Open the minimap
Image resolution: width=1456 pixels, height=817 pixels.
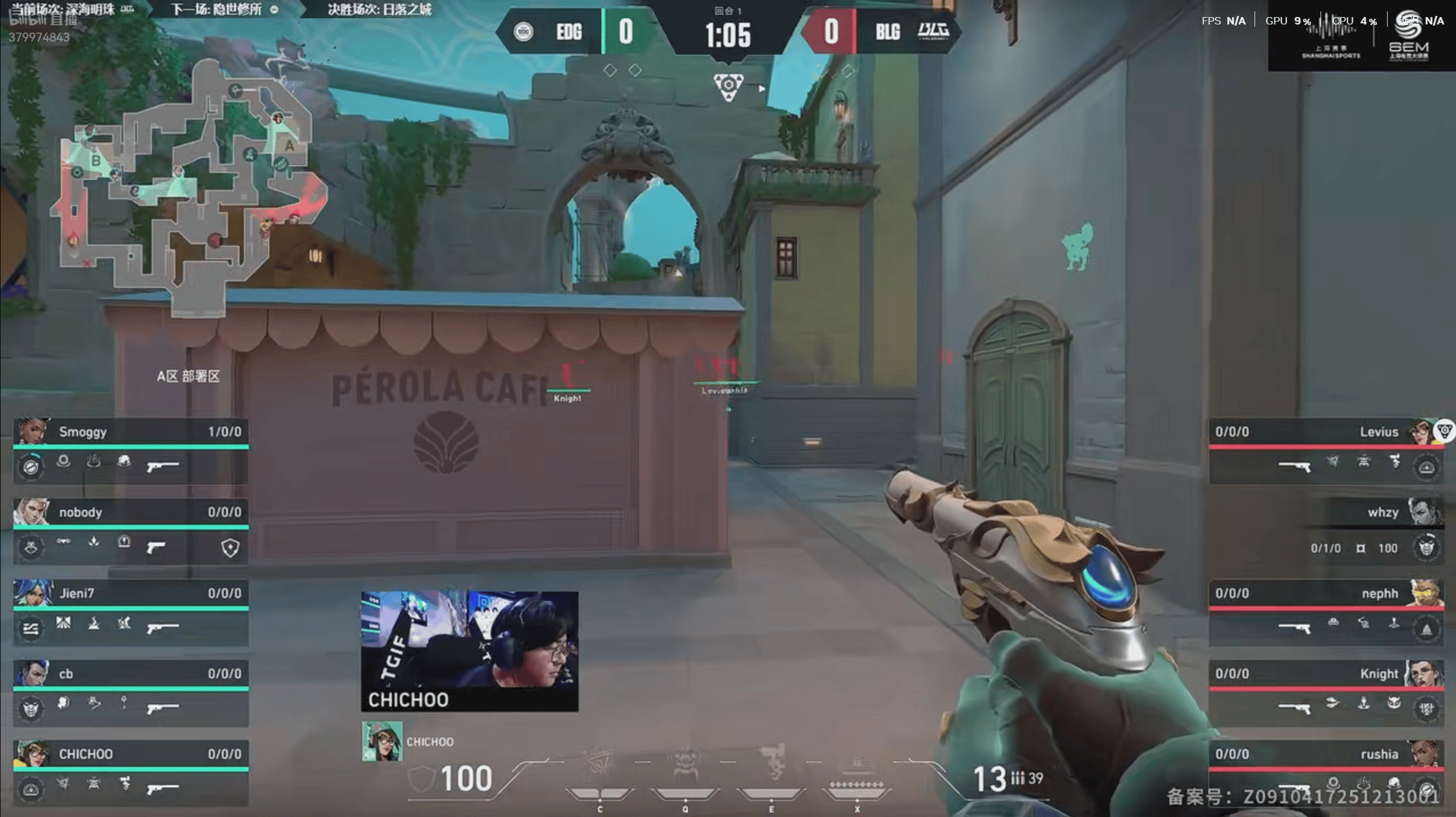pyautogui.click(x=188, y=182)
